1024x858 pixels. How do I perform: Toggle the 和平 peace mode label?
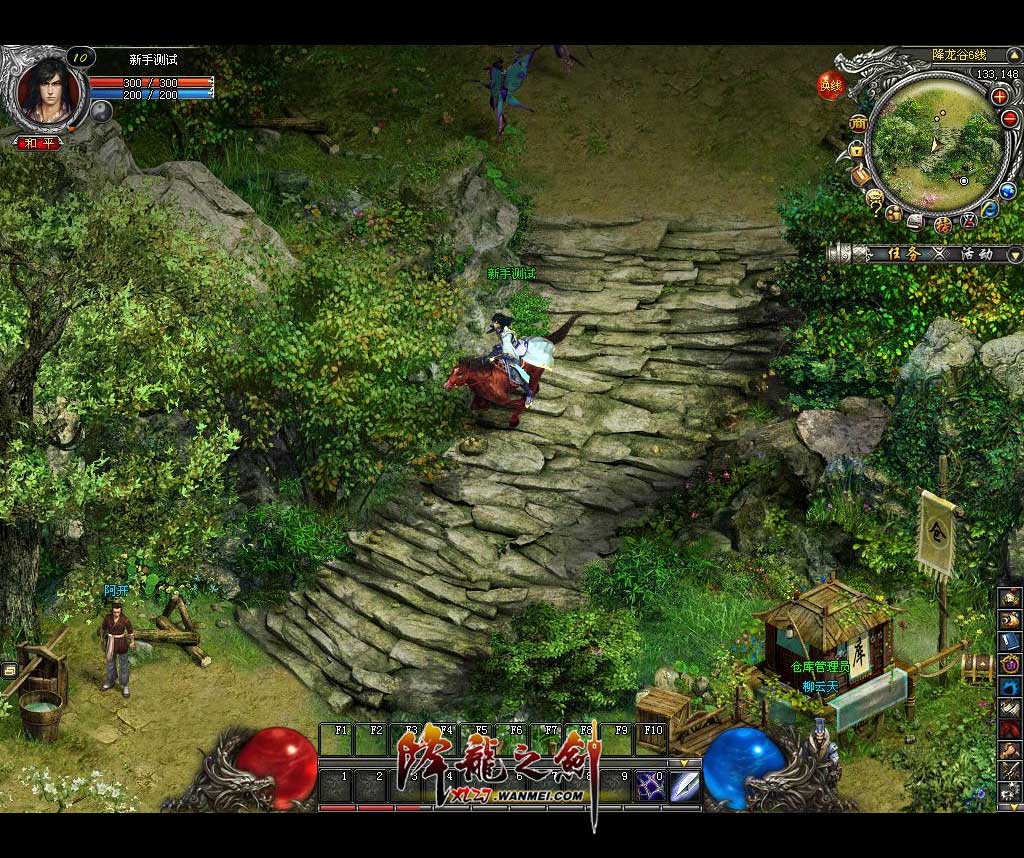point(39,143)
